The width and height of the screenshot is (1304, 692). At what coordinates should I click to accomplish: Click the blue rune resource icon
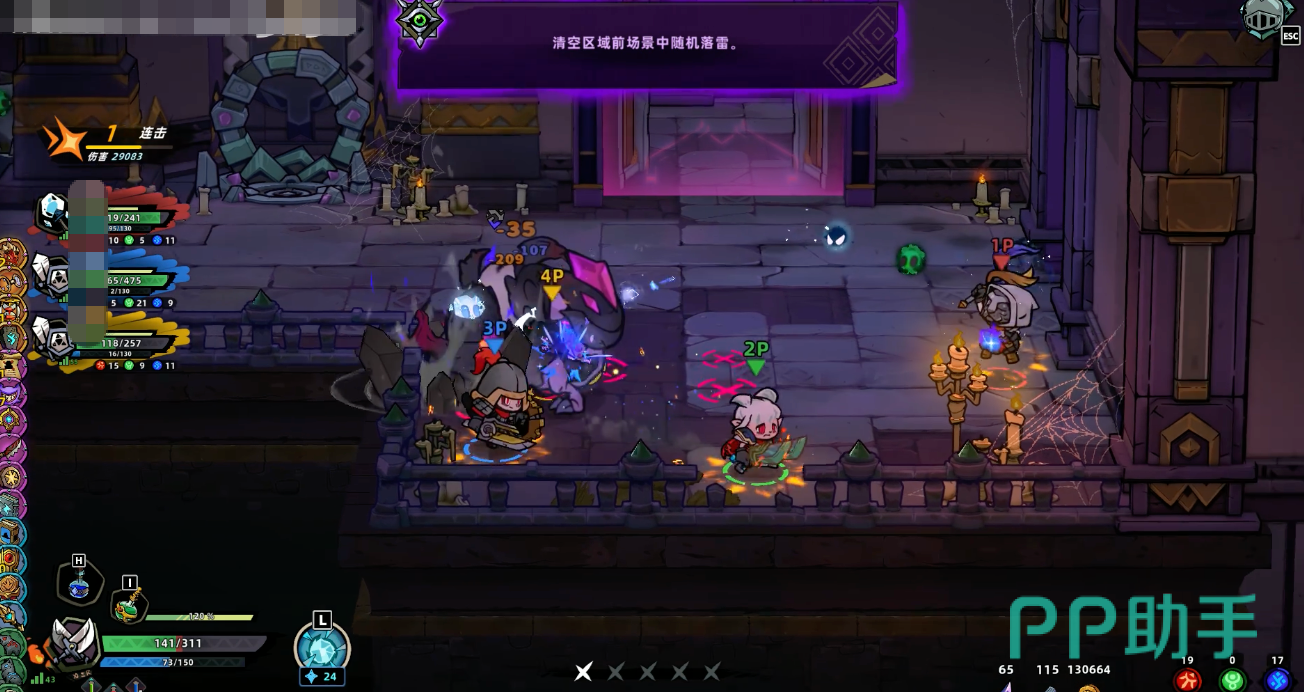[1277, 680]
